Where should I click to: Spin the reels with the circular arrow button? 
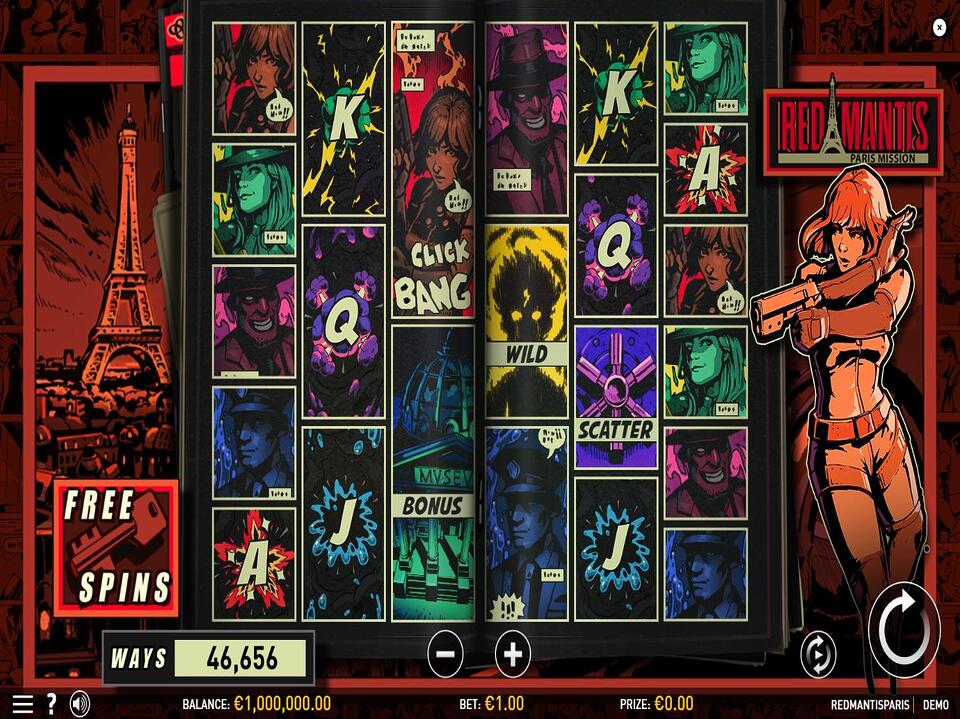[904, 630]
